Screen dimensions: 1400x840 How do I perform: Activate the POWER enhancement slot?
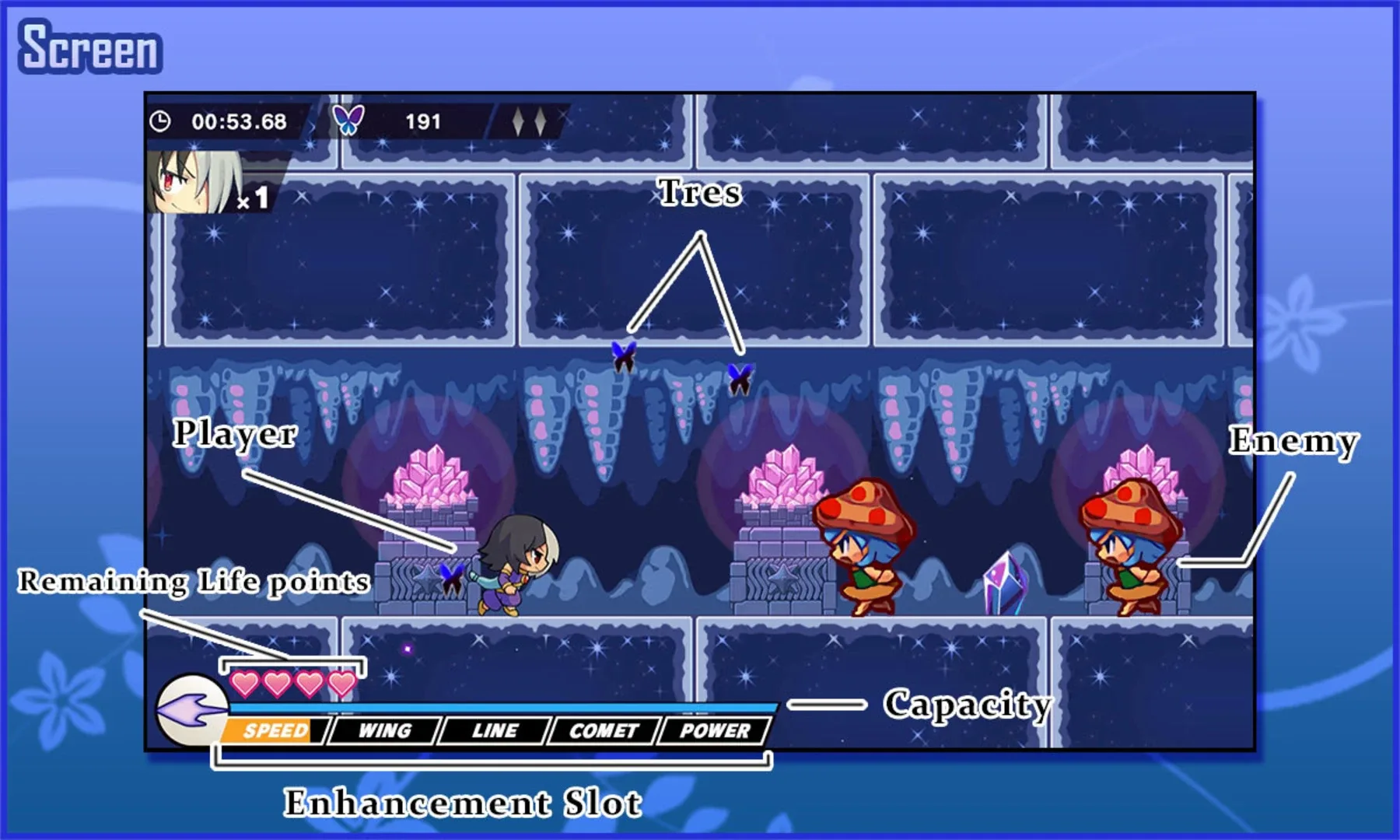click(712, 730)
